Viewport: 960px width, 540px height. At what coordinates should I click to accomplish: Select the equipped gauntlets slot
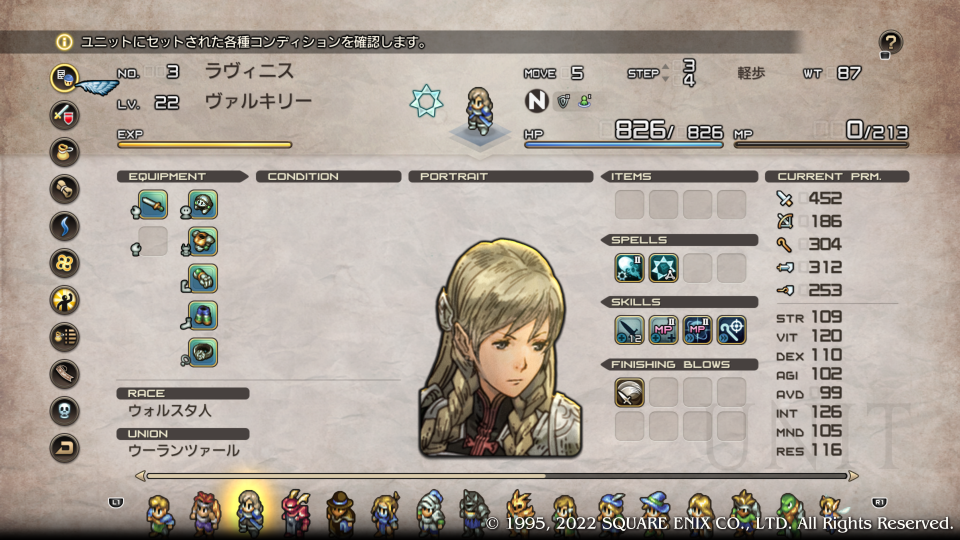pyautogui.click(x=203, y=279)
